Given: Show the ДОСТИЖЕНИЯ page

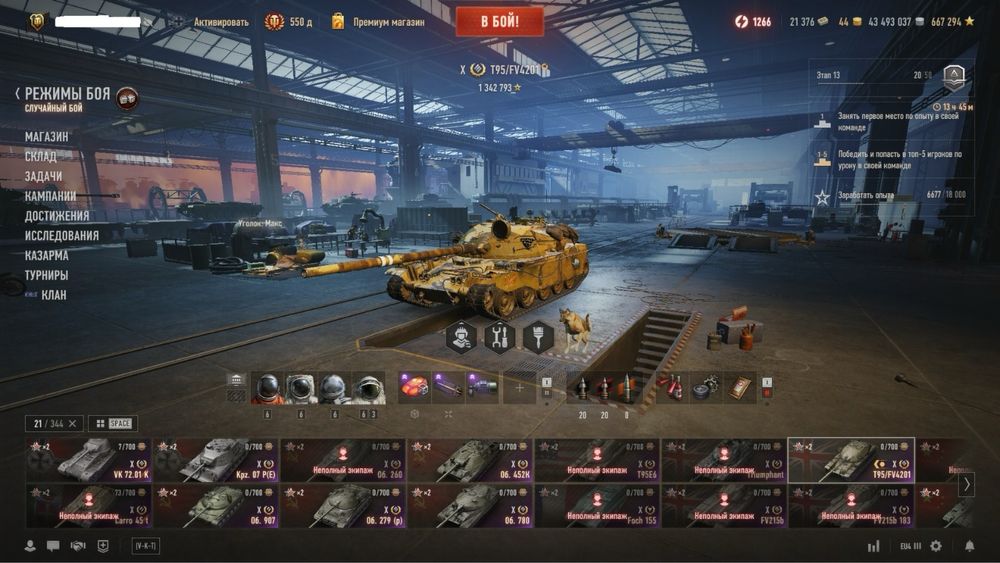Looking at the screenshot, I should 57,215.
